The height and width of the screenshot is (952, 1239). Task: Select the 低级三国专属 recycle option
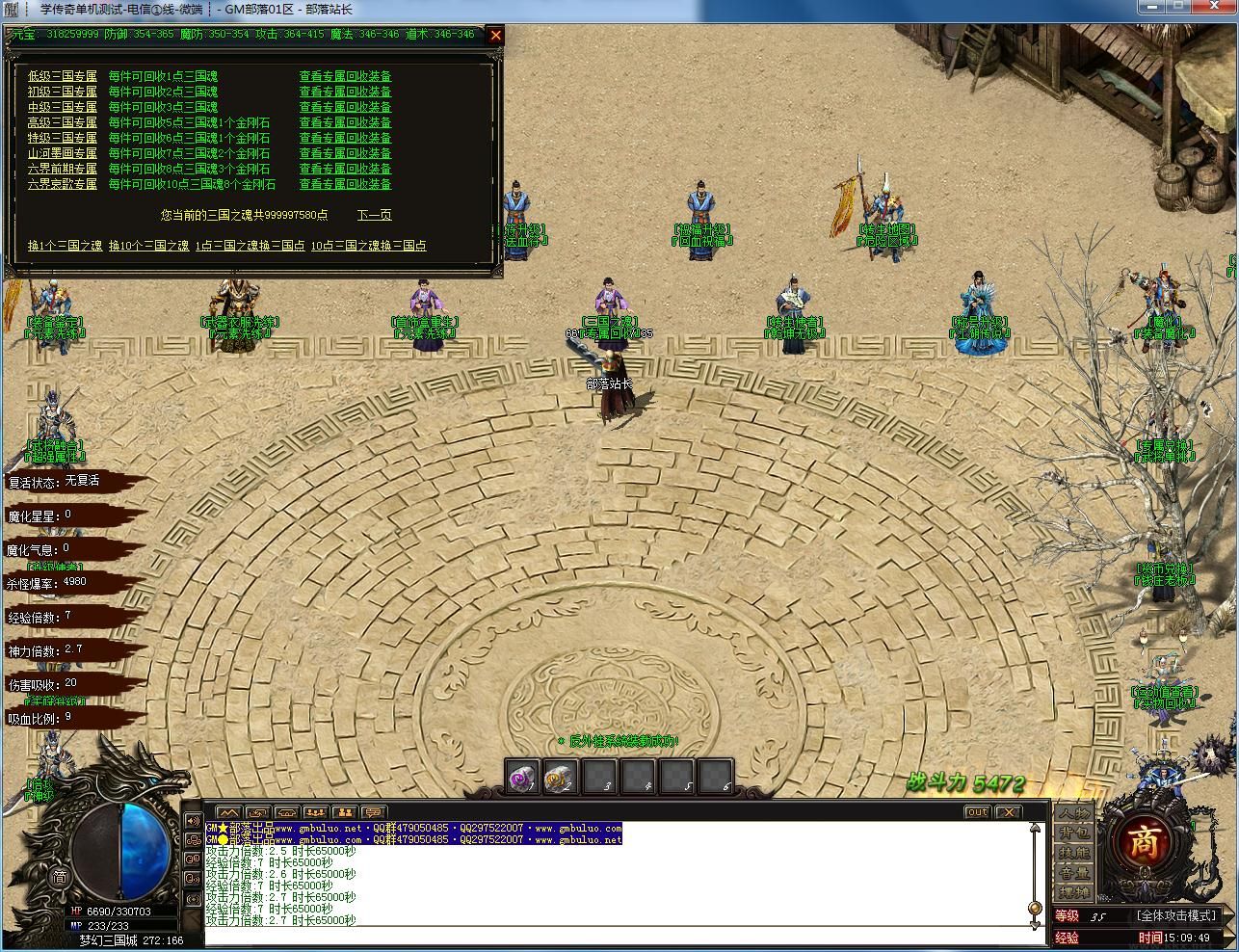pyautogui.click(x=63, y=76)
